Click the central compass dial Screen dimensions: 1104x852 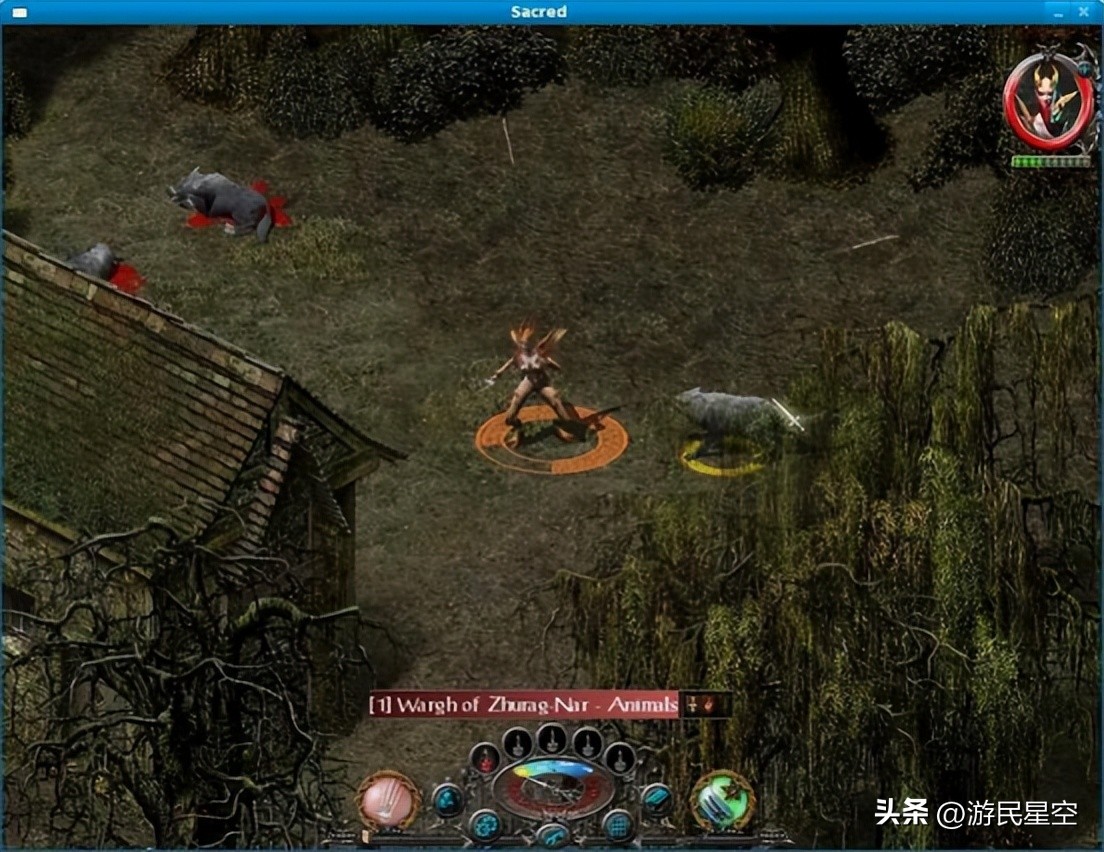coord(552,786)
